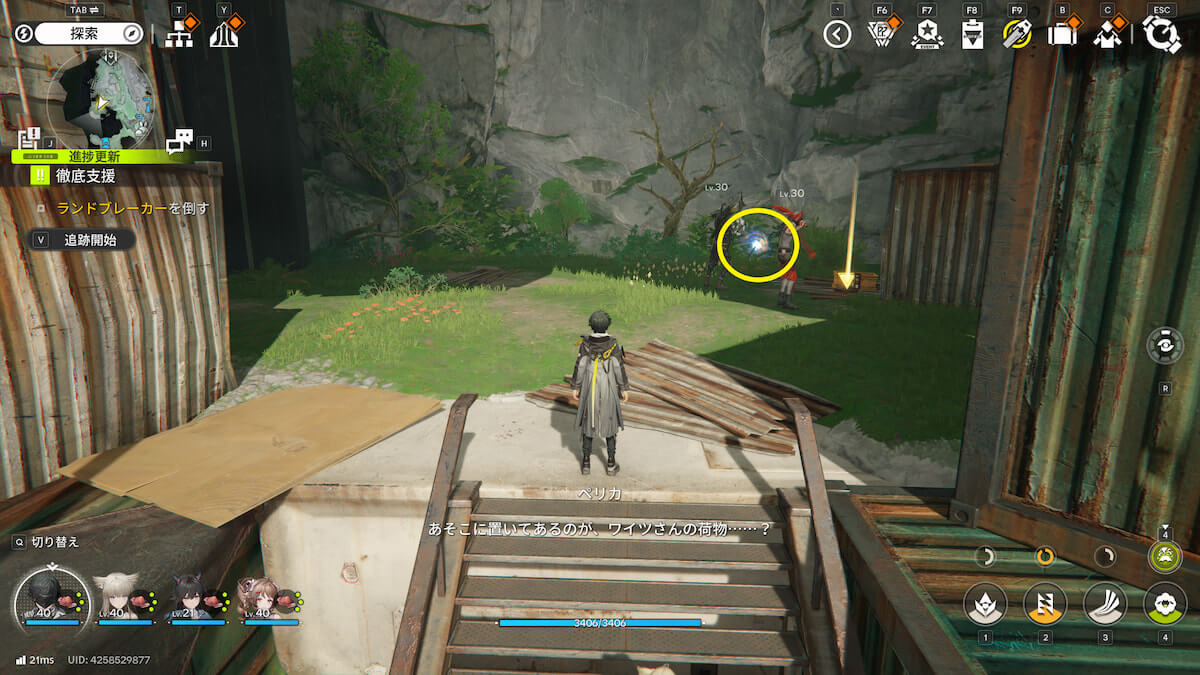Select the 徹底支援 mission tracker
The image size is (1200, 675).
[x=85, y=176]
